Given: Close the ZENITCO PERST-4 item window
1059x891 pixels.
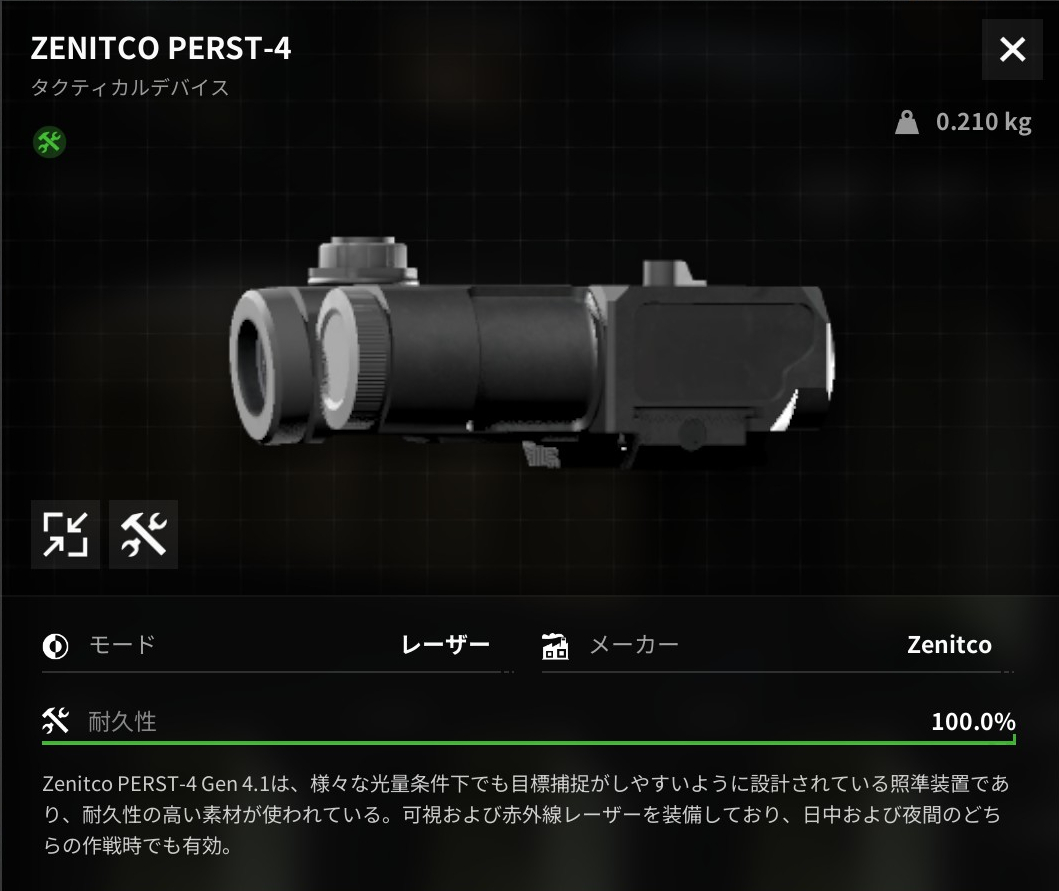Looking at the screenshot, I should pyautogui.click(x=1012, y=49).
